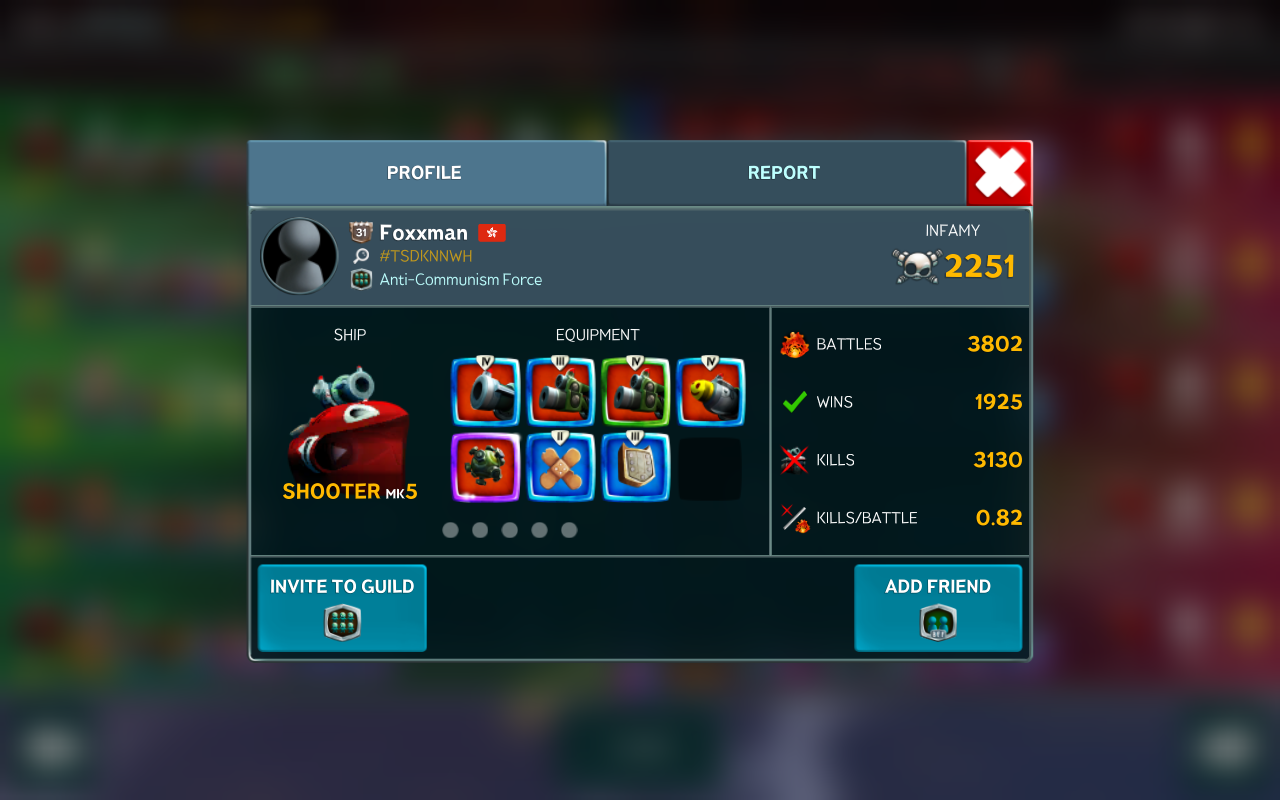Inspect the crossed bandage item slot
This screenshot has width=1280, height=800.
[x=561, y=467]
